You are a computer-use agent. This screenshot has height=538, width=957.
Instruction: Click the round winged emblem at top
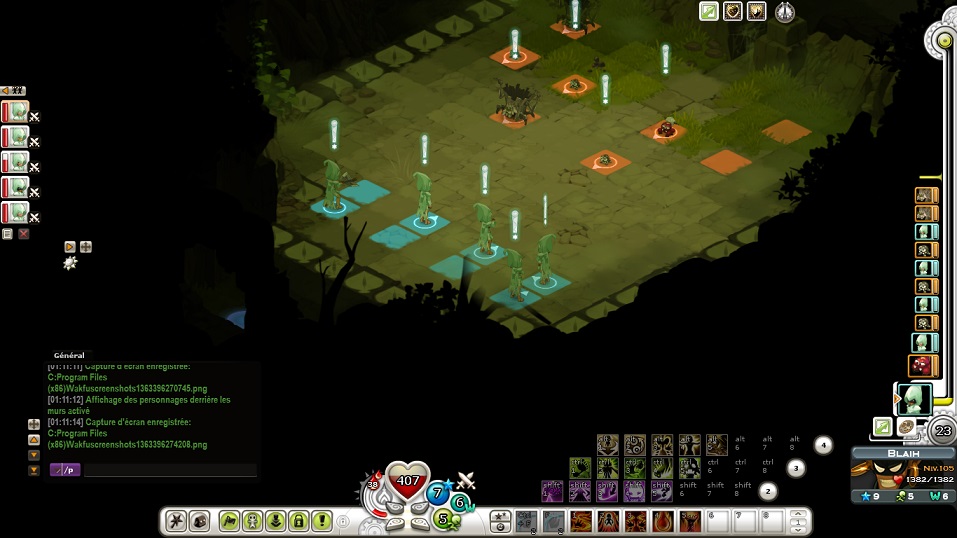(786, 12)
